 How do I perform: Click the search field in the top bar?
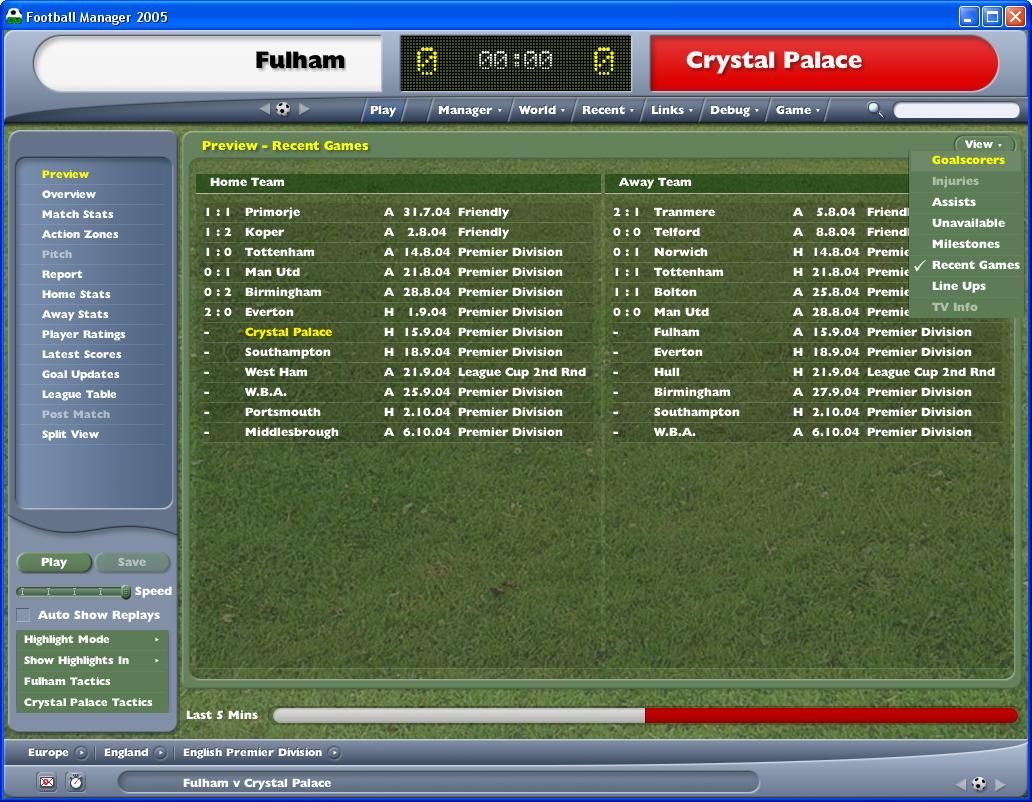pos(954,110)
